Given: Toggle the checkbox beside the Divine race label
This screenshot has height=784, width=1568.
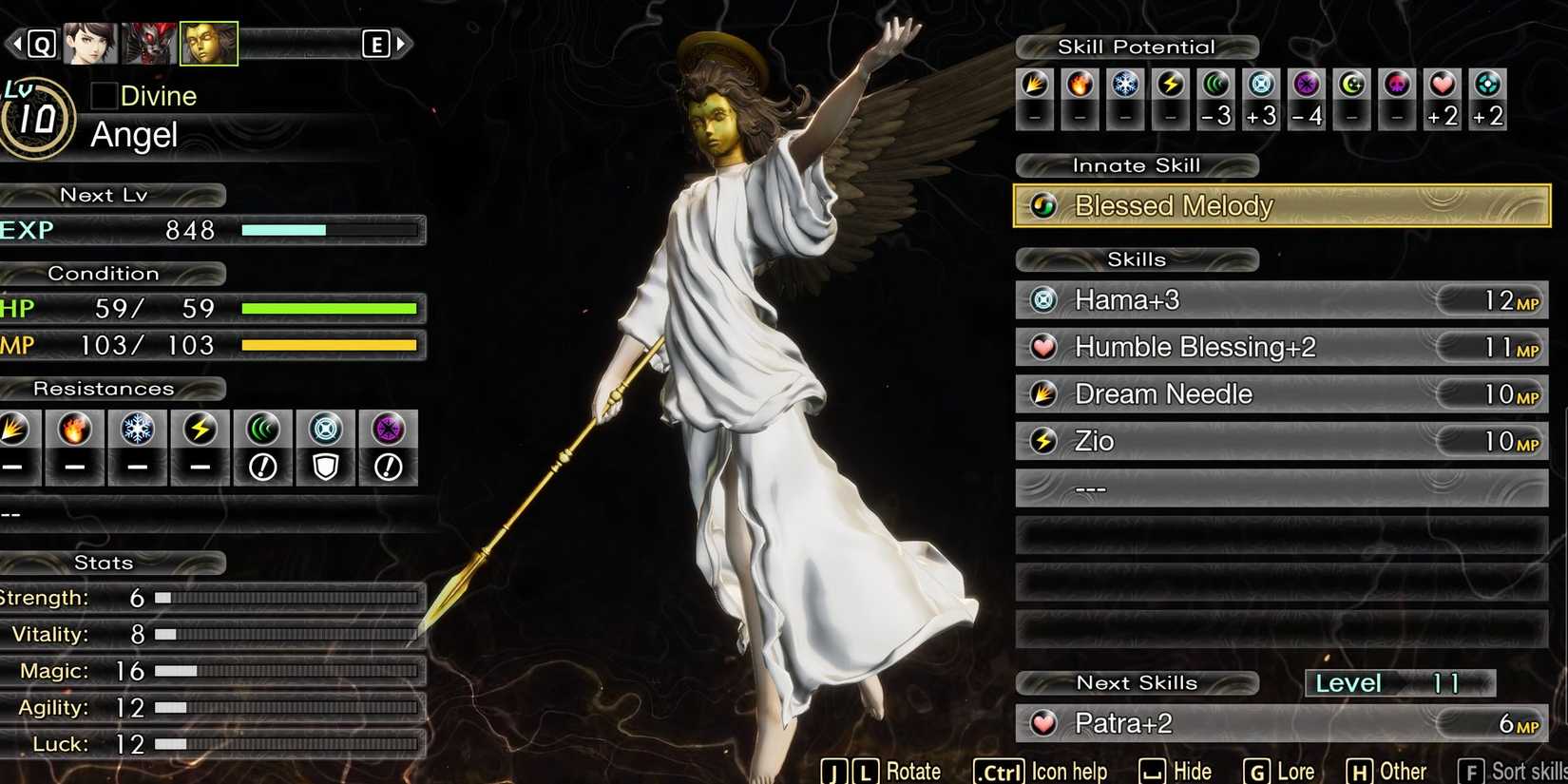Looking at the screenshot, I should click(103, 95).
